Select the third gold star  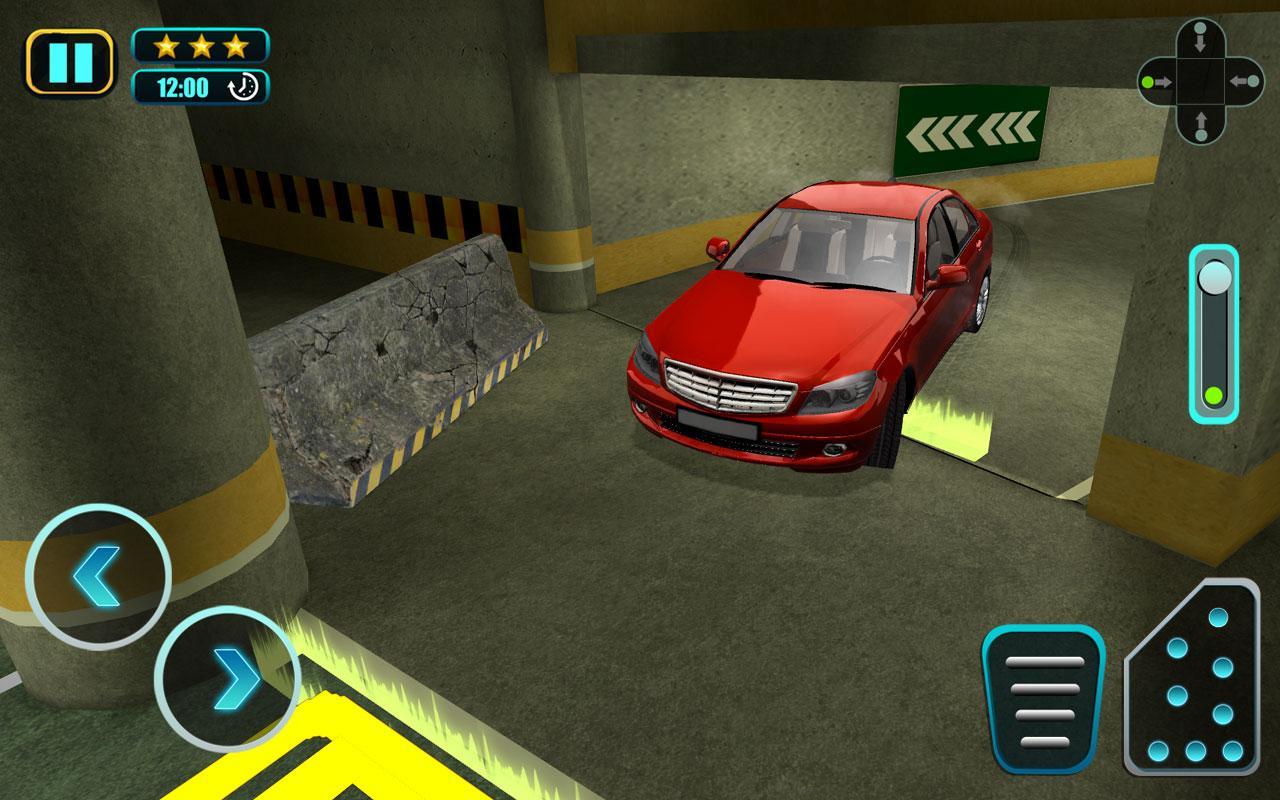tap(238, 45)
